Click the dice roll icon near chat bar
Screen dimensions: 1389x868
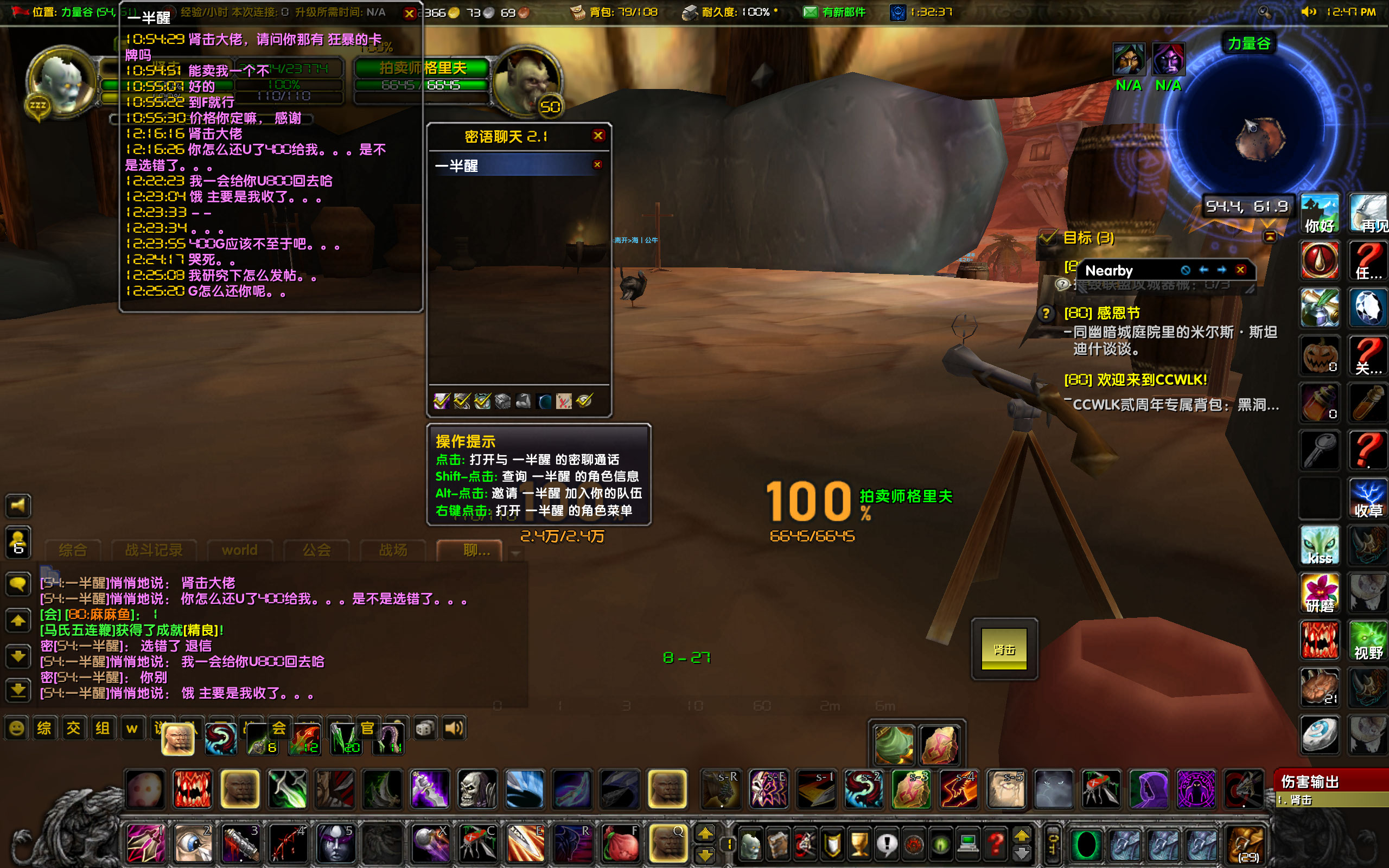tap(425, 728)
